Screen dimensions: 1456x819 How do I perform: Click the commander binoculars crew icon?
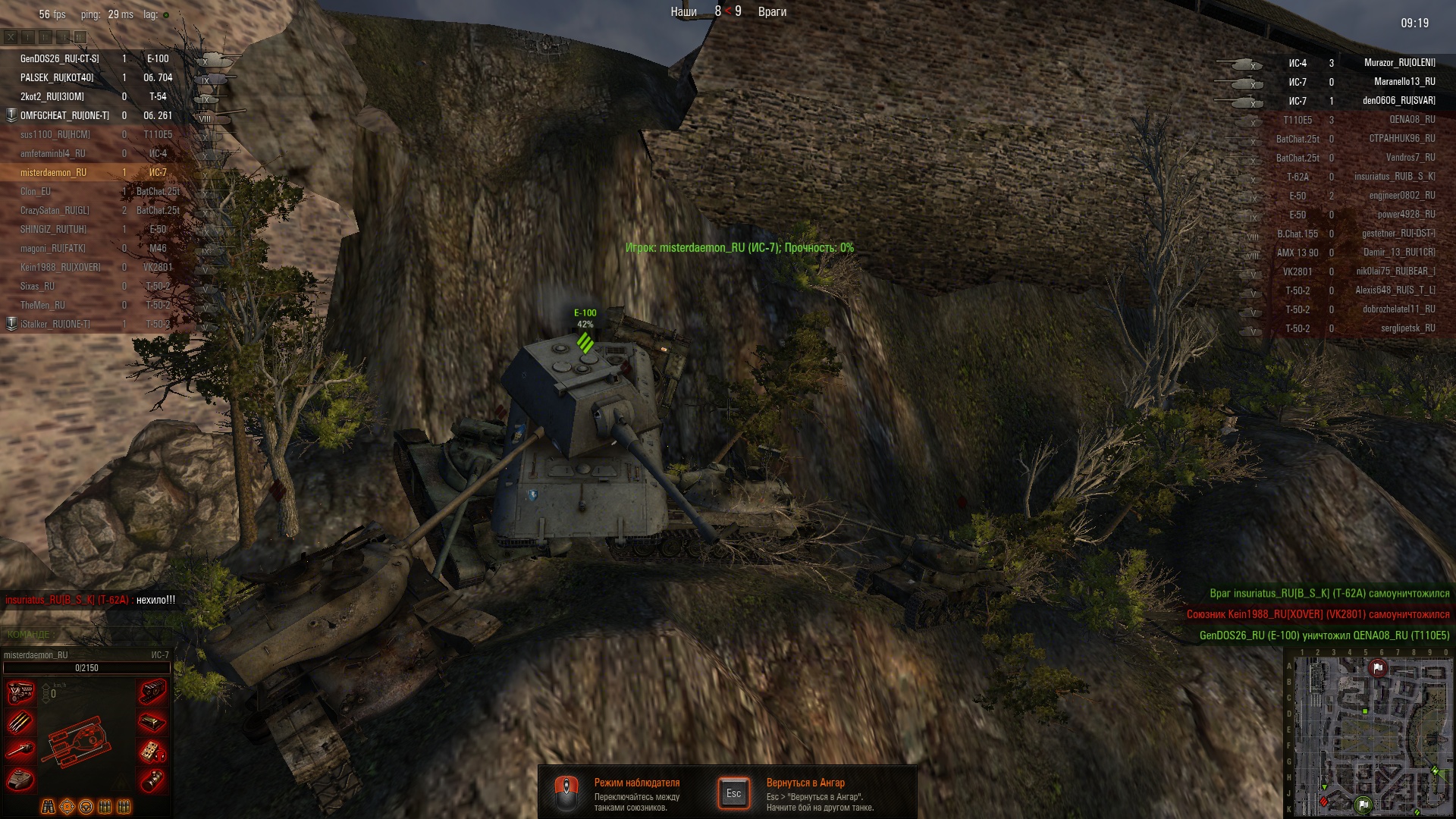coord(48,807)
